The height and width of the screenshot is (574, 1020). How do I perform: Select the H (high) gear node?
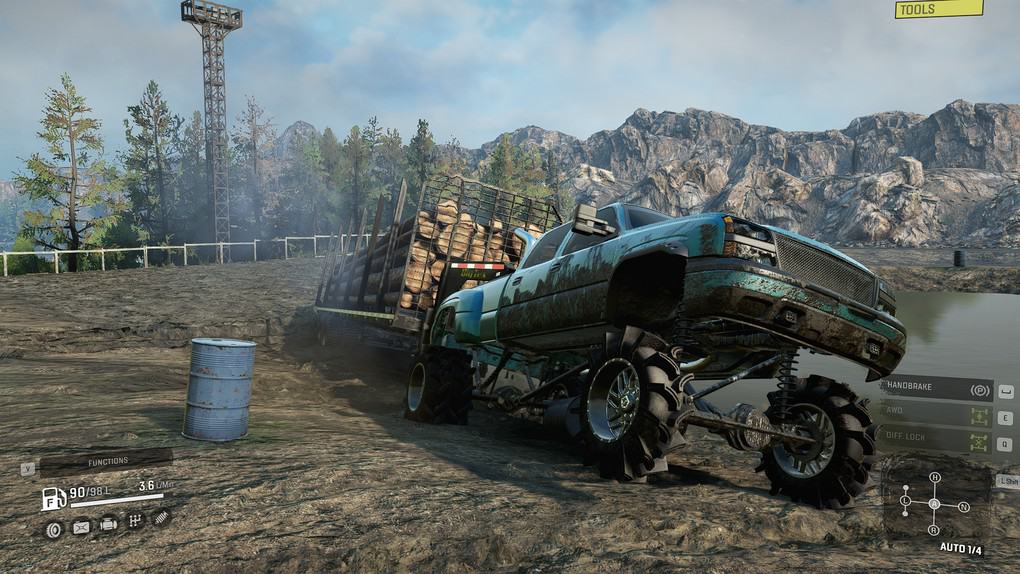(x=935, y=477)
